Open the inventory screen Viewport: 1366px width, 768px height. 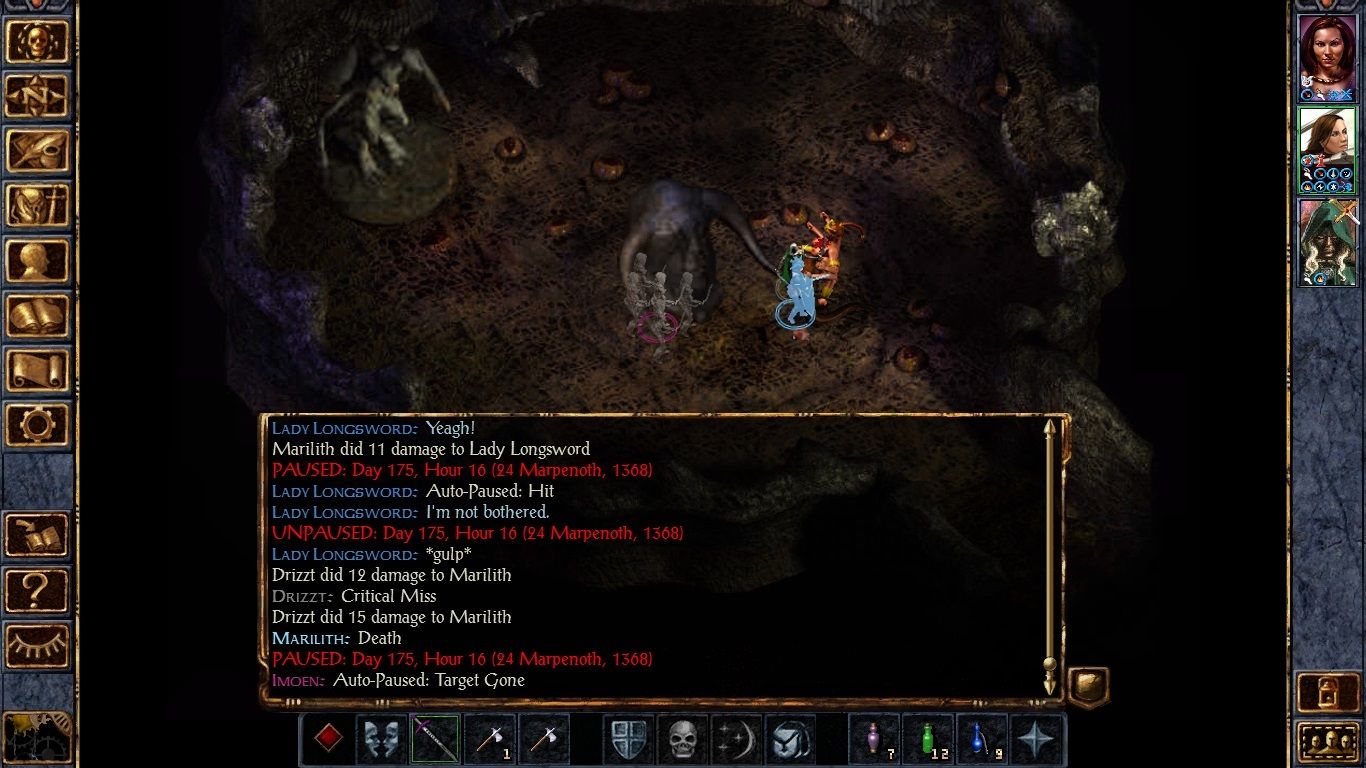tap(37, 206)
